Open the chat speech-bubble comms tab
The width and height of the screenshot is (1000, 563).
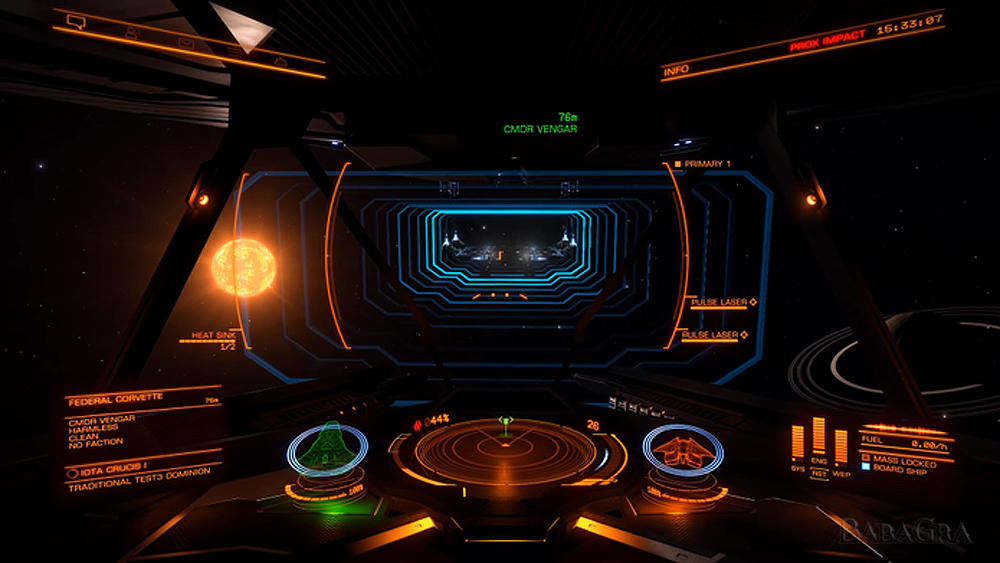coord(75,19)
